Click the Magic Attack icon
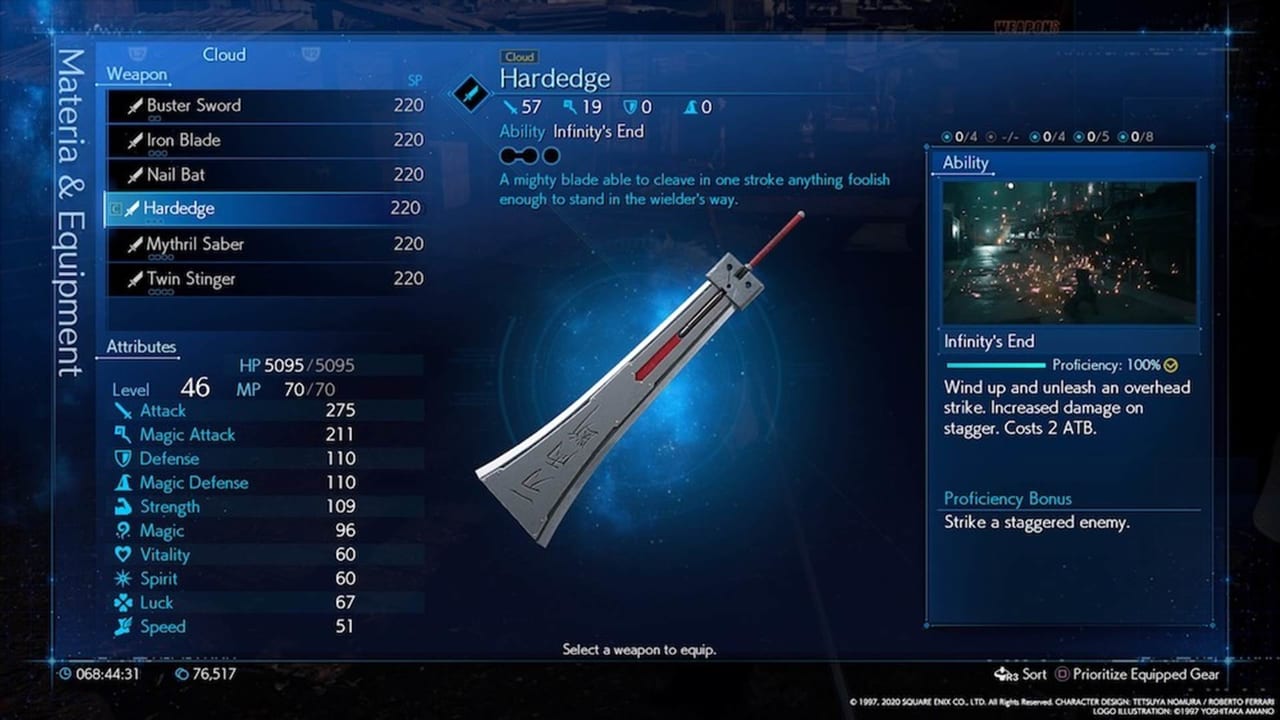The width and height of the screenshot is (1280, 720). point(125,434)
